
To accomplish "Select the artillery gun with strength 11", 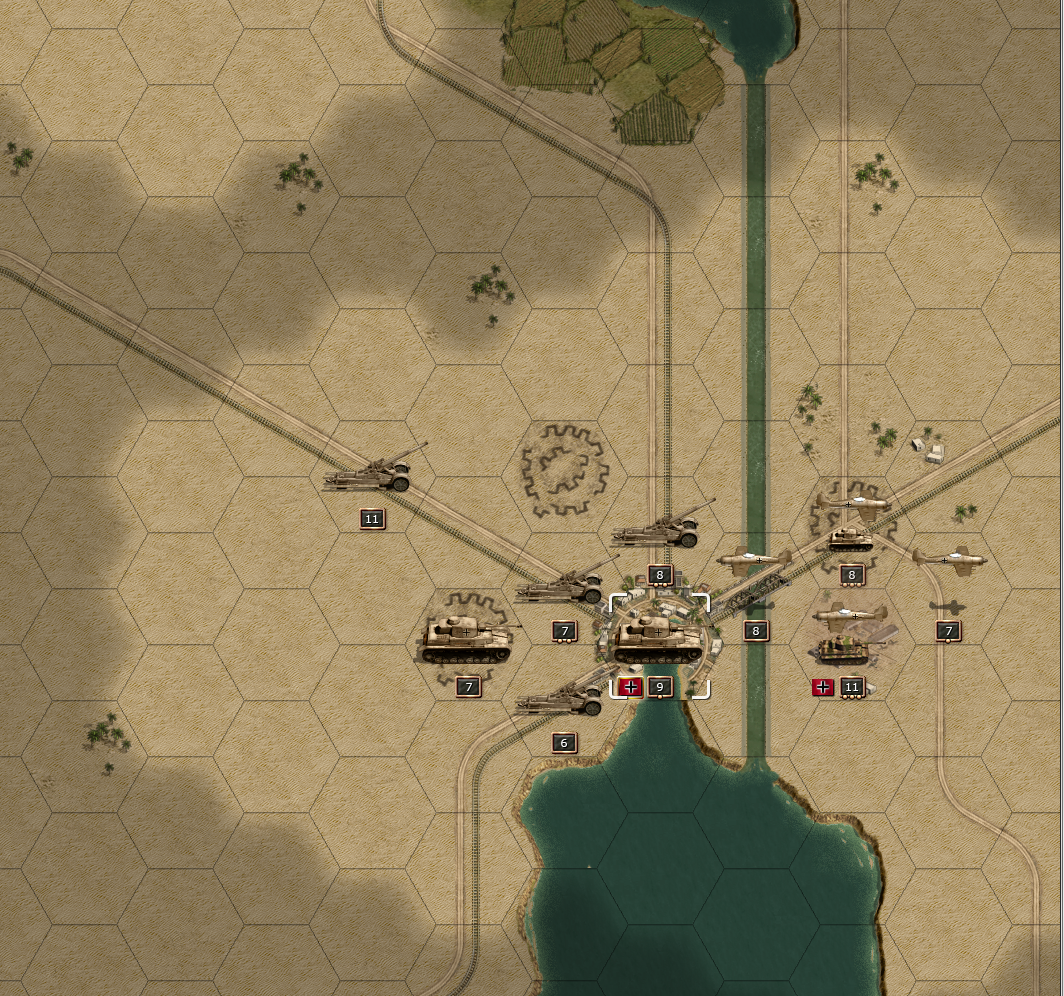I will pos(372,474).
